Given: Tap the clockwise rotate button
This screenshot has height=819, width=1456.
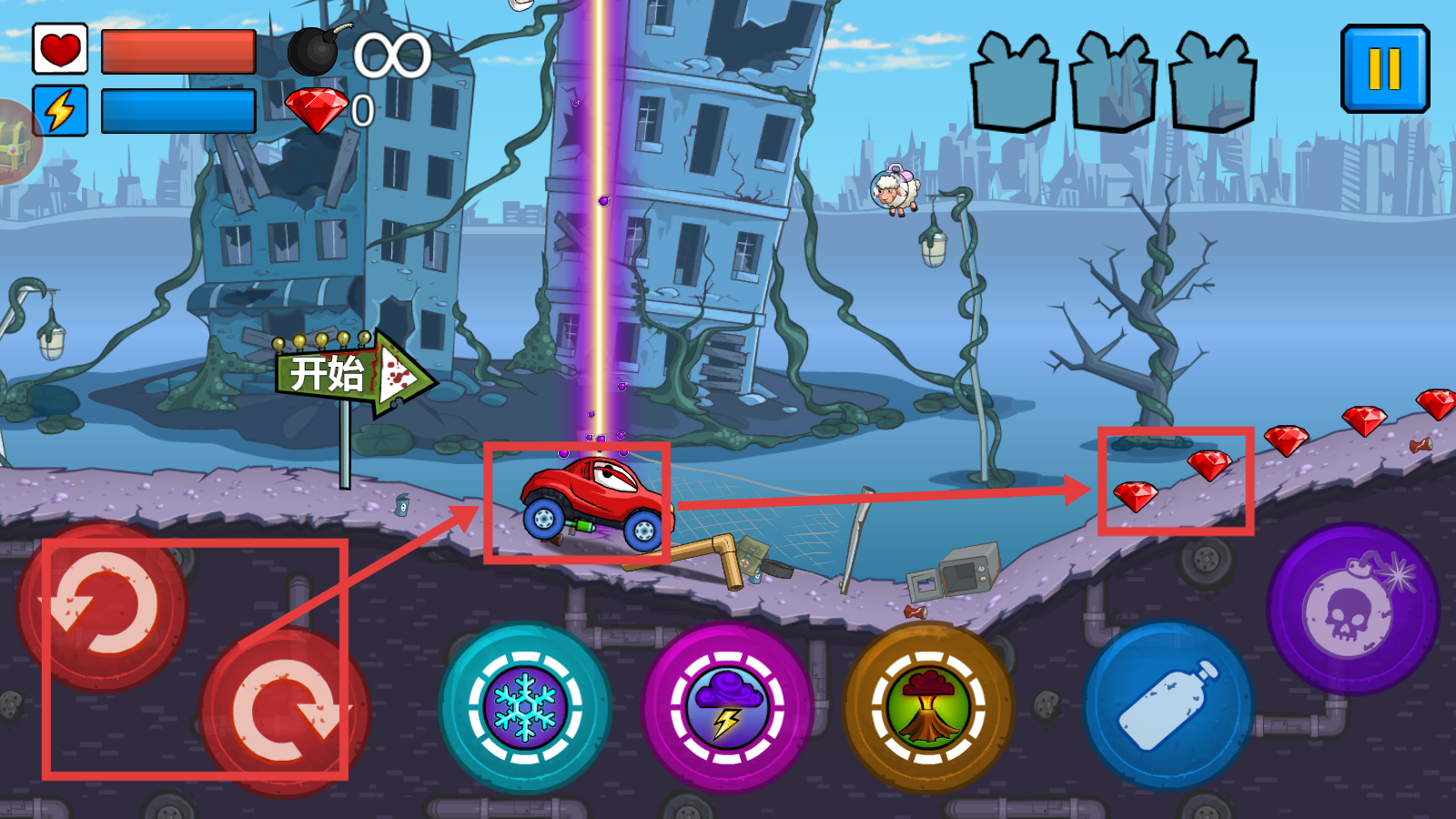Looking at the screenshot, I should tap(285, 711).
